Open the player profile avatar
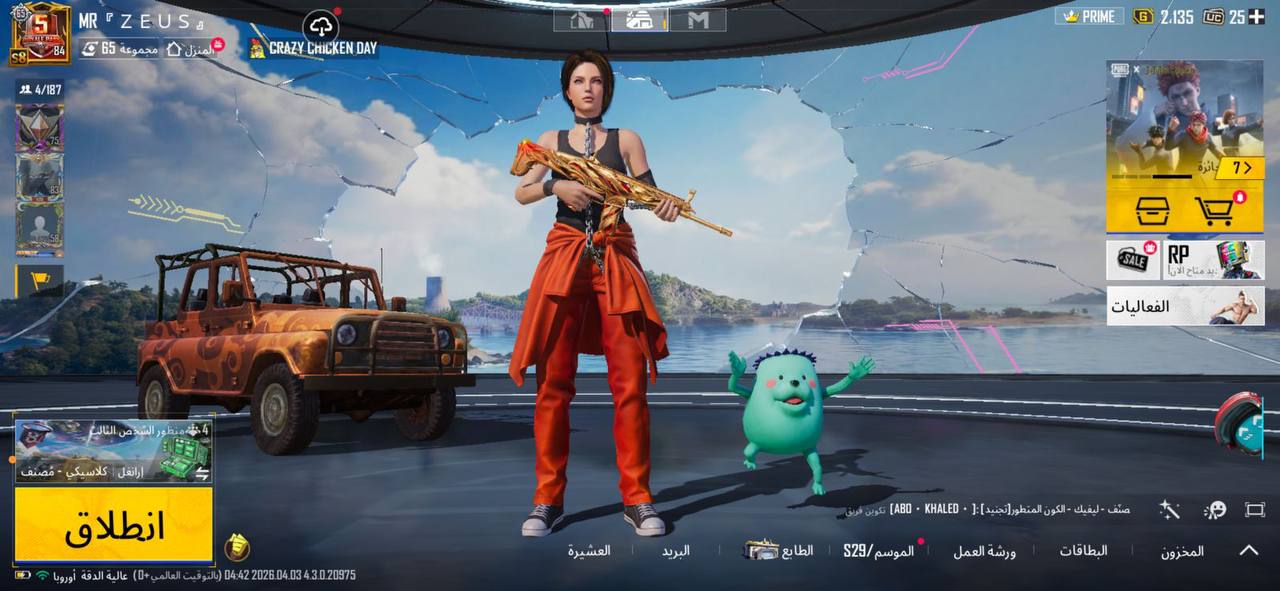 [41, 33]
